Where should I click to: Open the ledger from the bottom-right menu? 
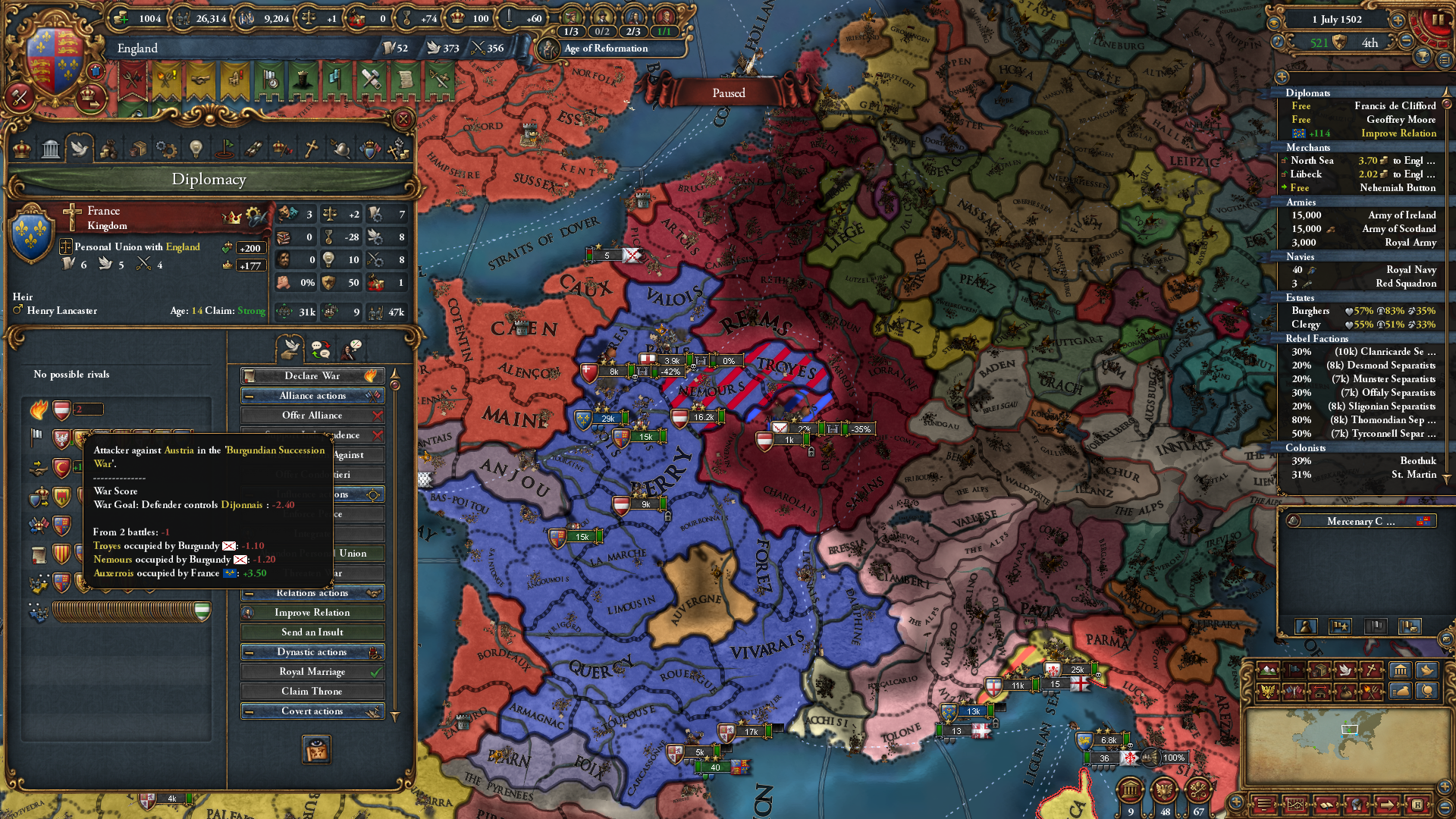point(1296,806)
